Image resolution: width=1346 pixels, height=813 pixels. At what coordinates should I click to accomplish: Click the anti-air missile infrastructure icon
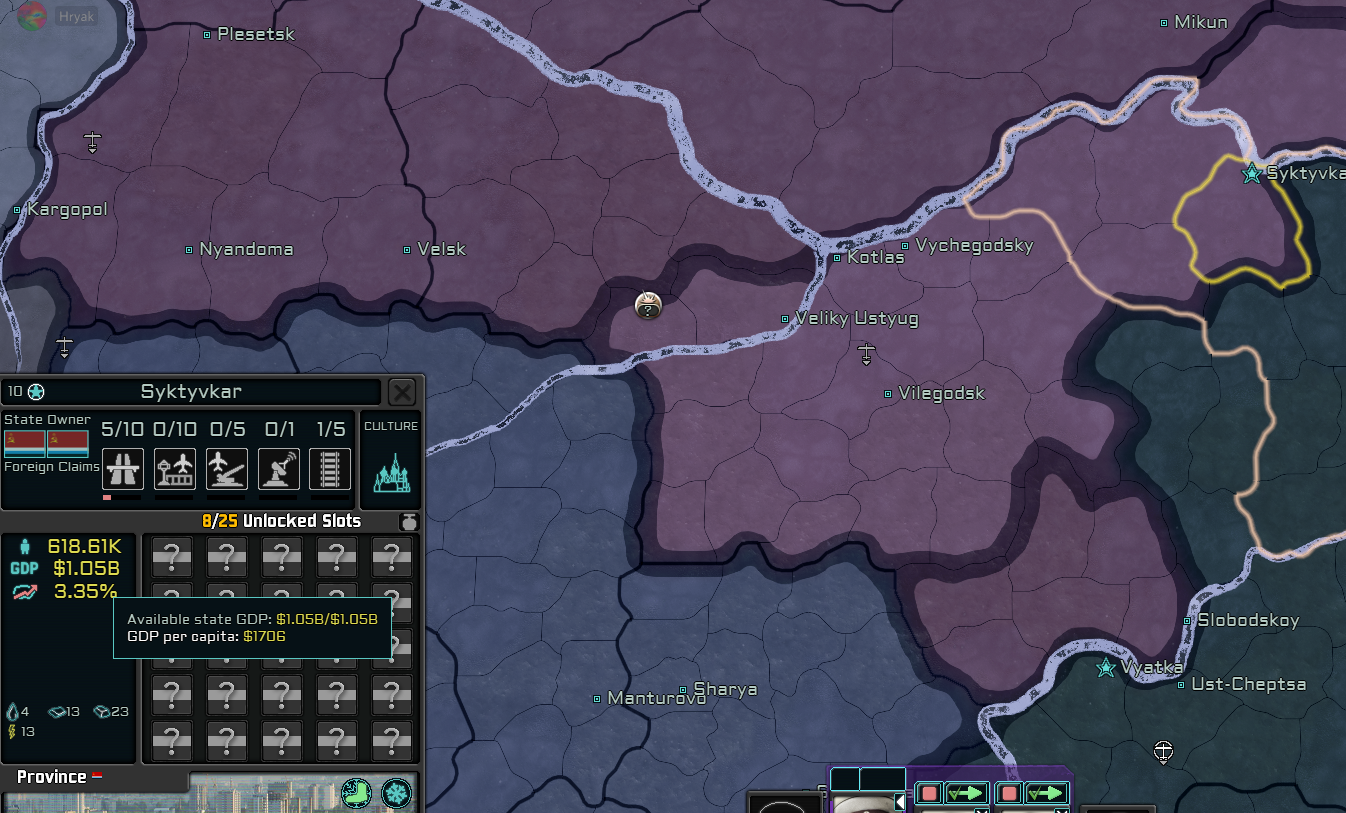(226, 471)
